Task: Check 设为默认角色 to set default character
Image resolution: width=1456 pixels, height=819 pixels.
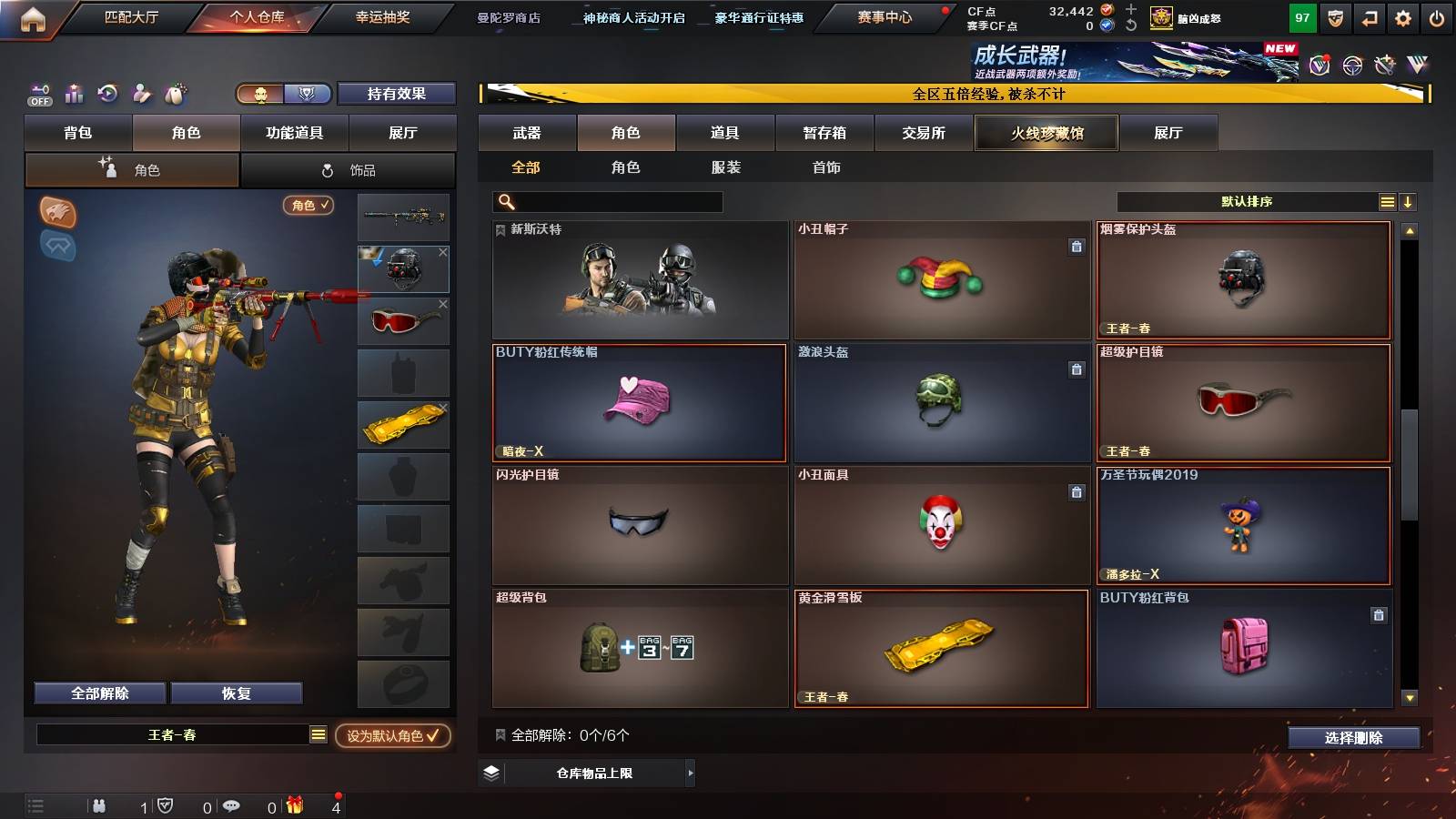Action: coord(390,738)
